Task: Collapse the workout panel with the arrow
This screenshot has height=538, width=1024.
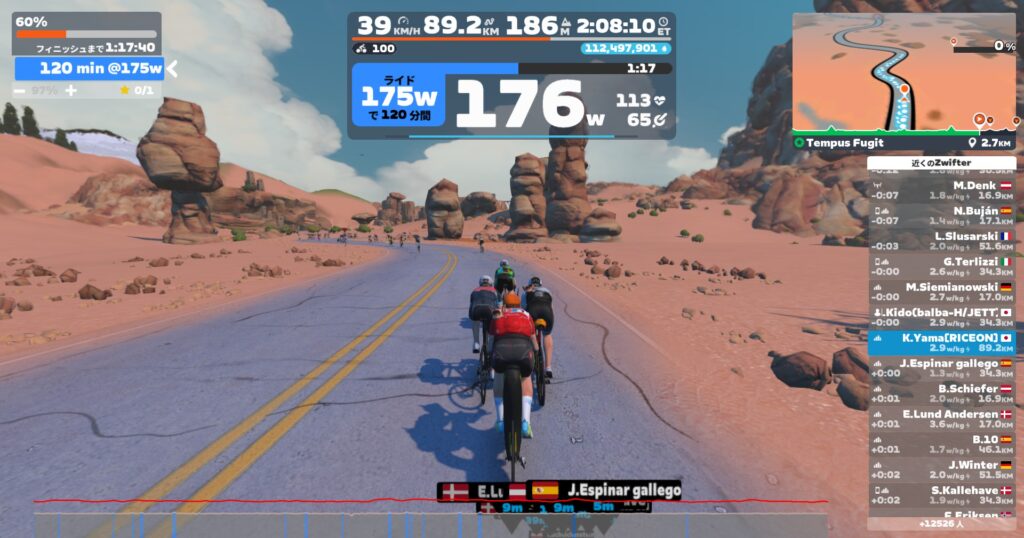Action: click(x=171, y=68)
